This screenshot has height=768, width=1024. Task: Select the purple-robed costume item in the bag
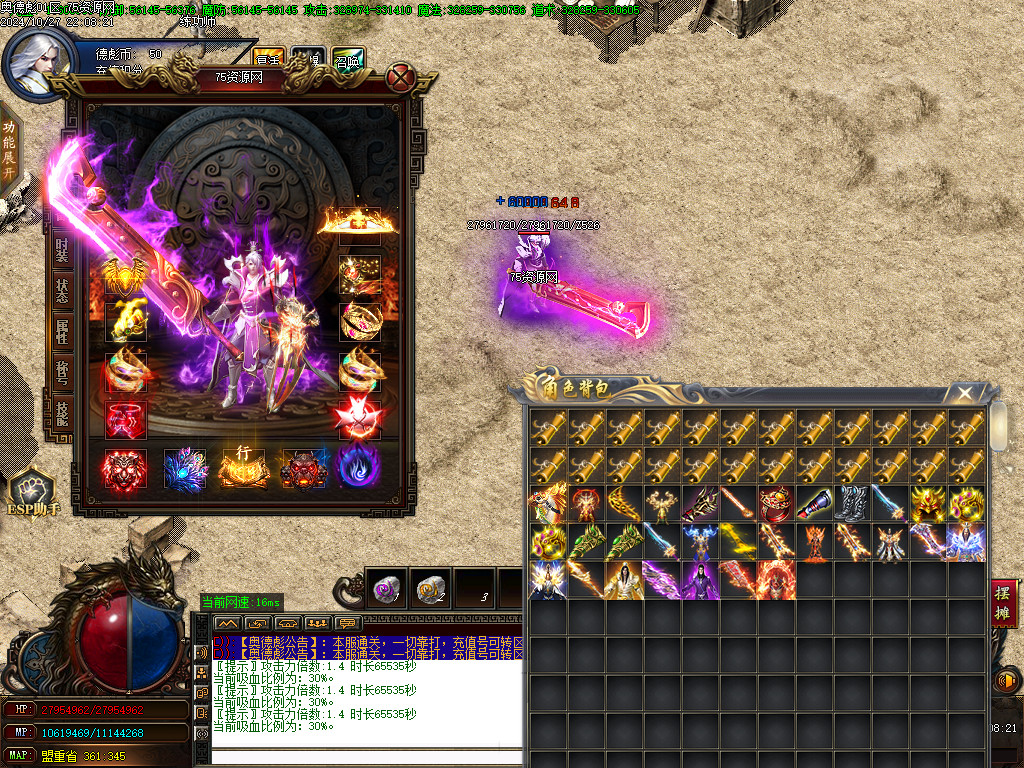700,580
